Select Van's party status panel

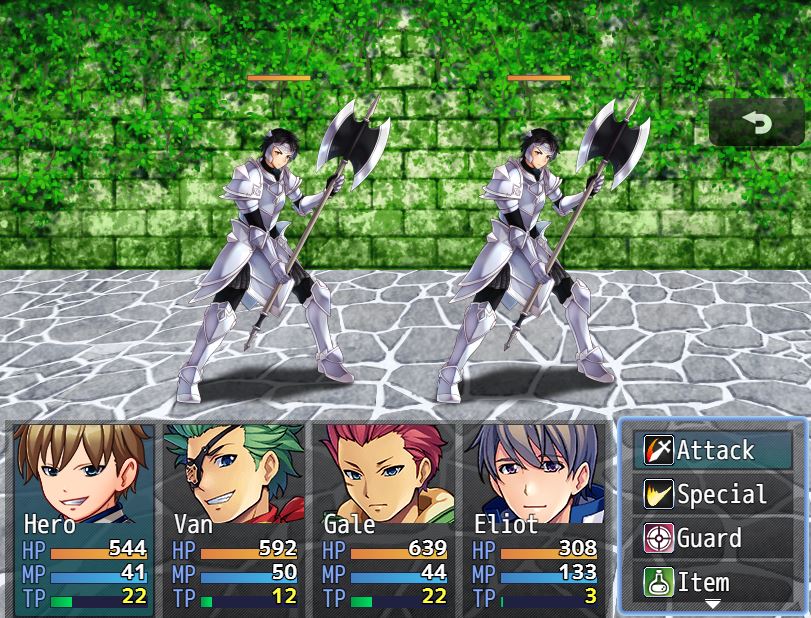[x=234, y=518]
